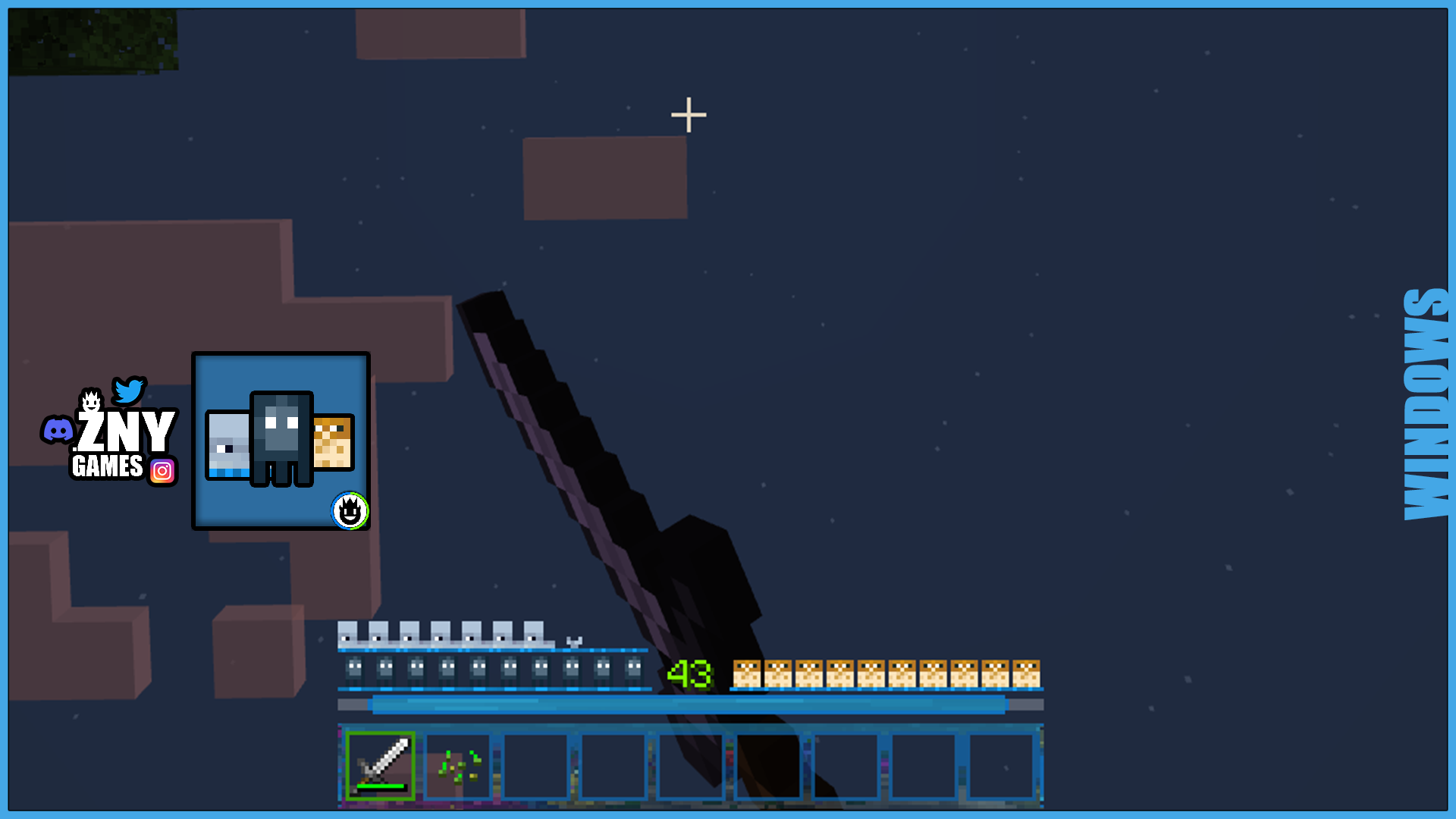Click an armor chestplate icon in the armor bar
The height and width of the screenshot is (819, 1456).
(407, 635)
